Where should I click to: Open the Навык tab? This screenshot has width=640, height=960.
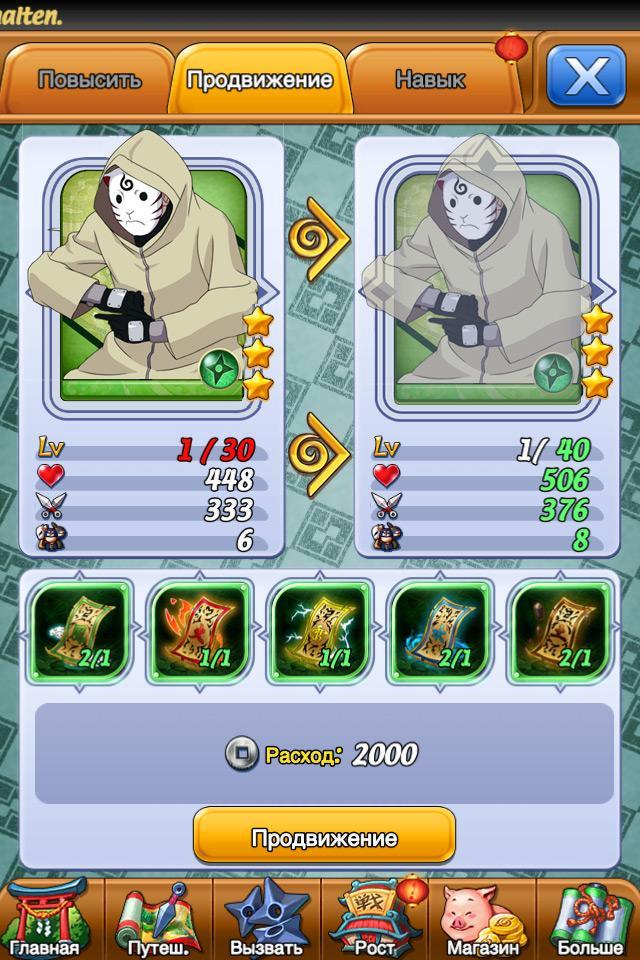pos(429,81)
